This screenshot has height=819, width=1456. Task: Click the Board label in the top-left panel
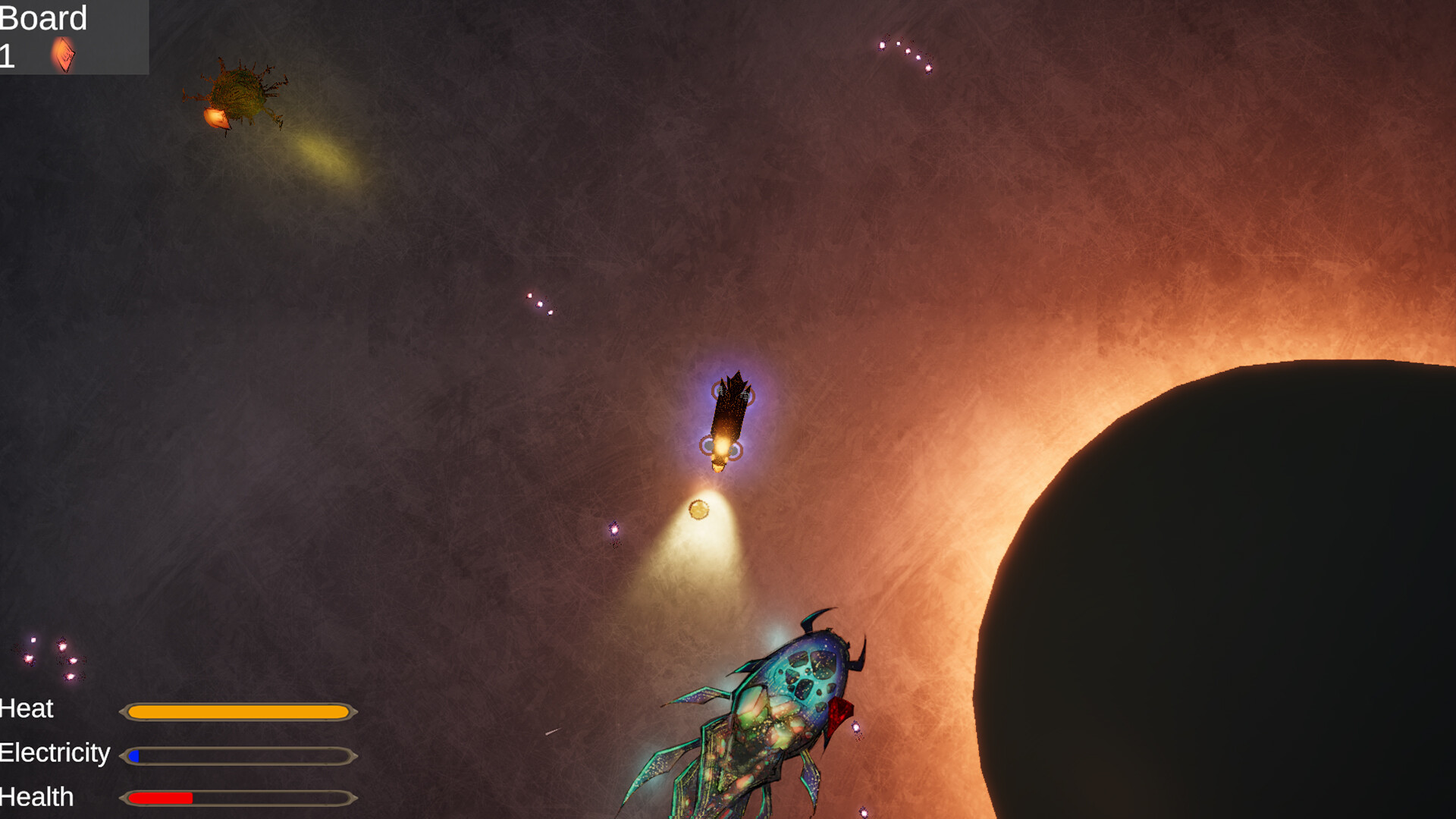click(42, 18)
